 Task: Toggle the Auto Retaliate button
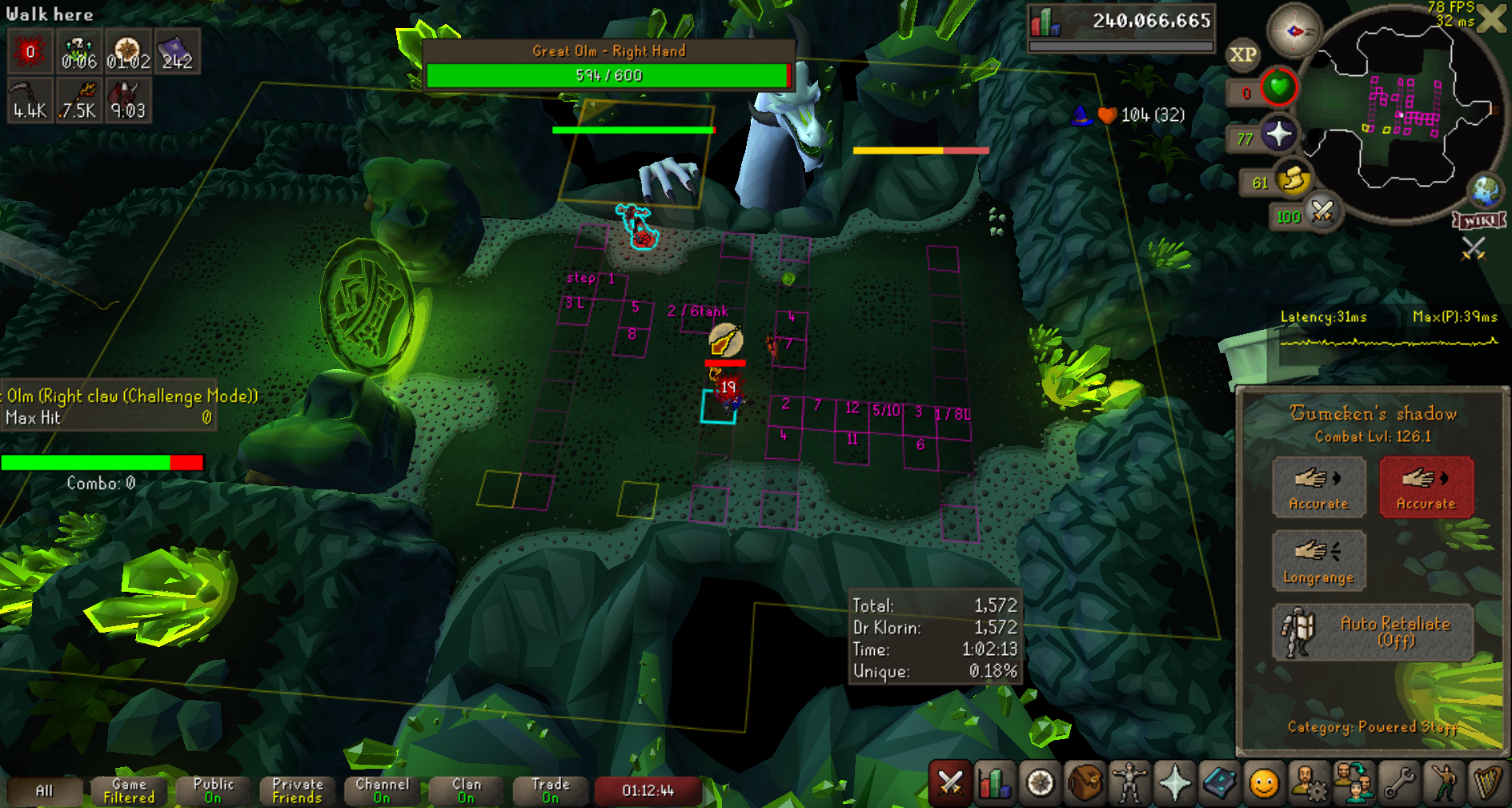click(1373, 633)
